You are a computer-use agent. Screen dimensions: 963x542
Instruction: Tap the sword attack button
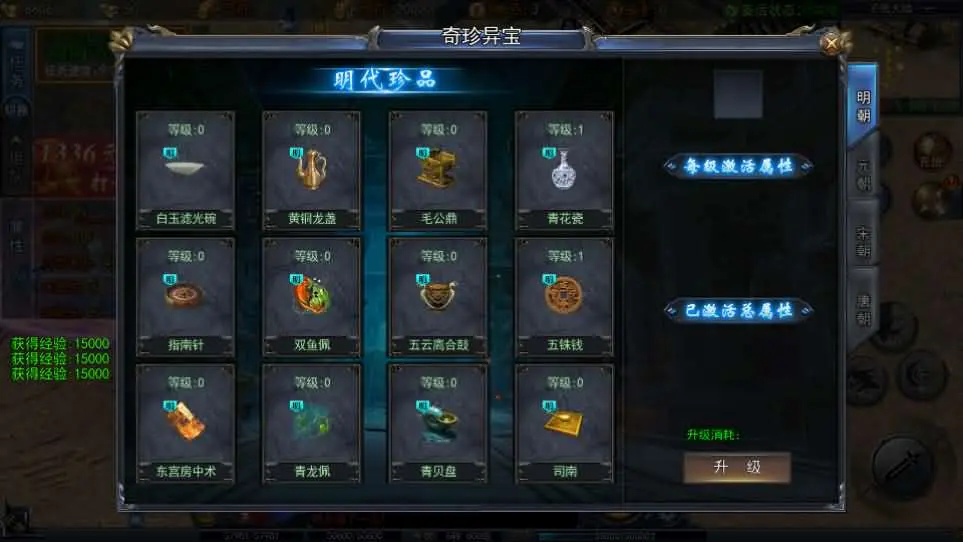point(904,464)
